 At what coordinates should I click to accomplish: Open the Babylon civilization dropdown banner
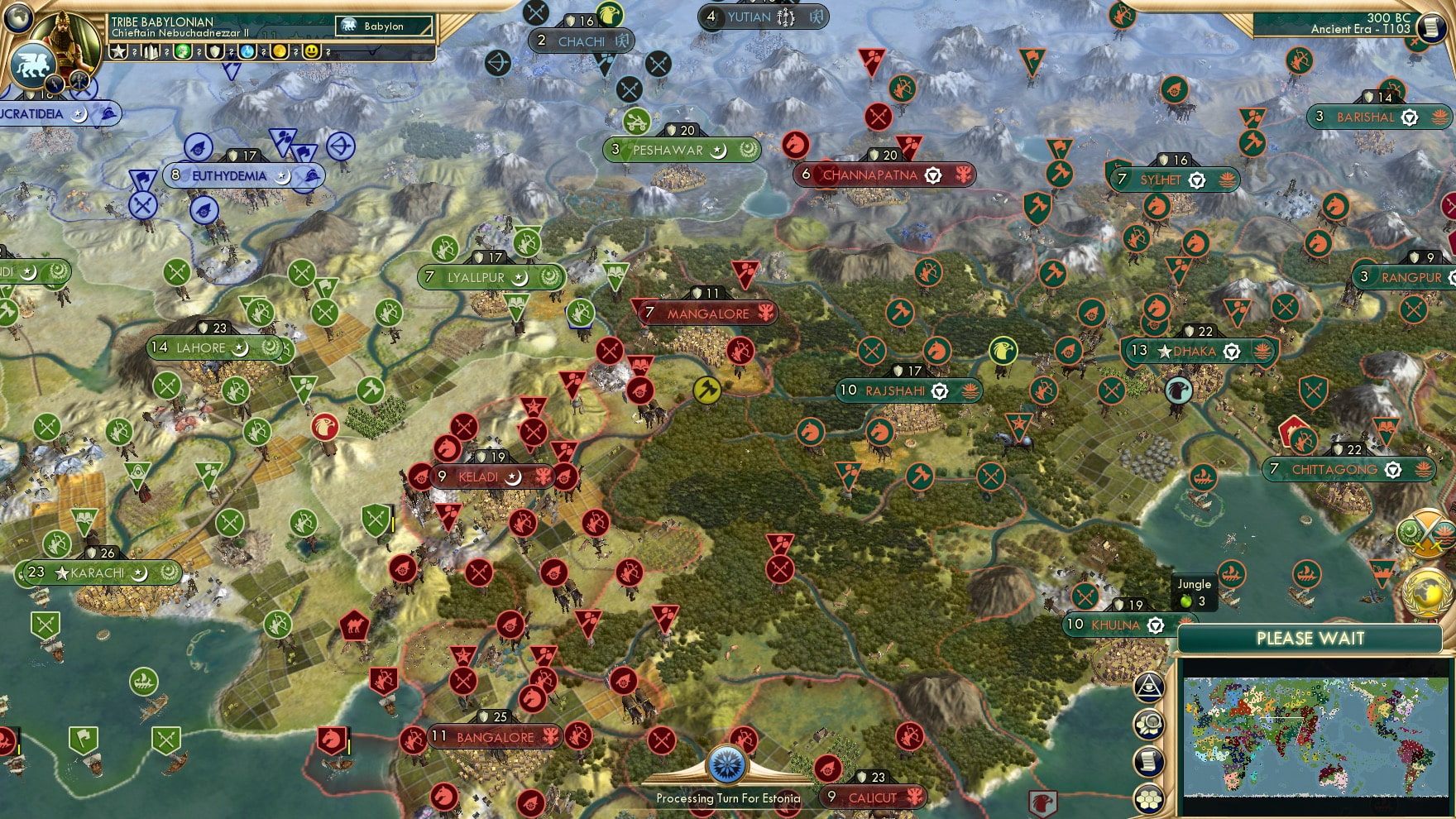pos(385,26)
